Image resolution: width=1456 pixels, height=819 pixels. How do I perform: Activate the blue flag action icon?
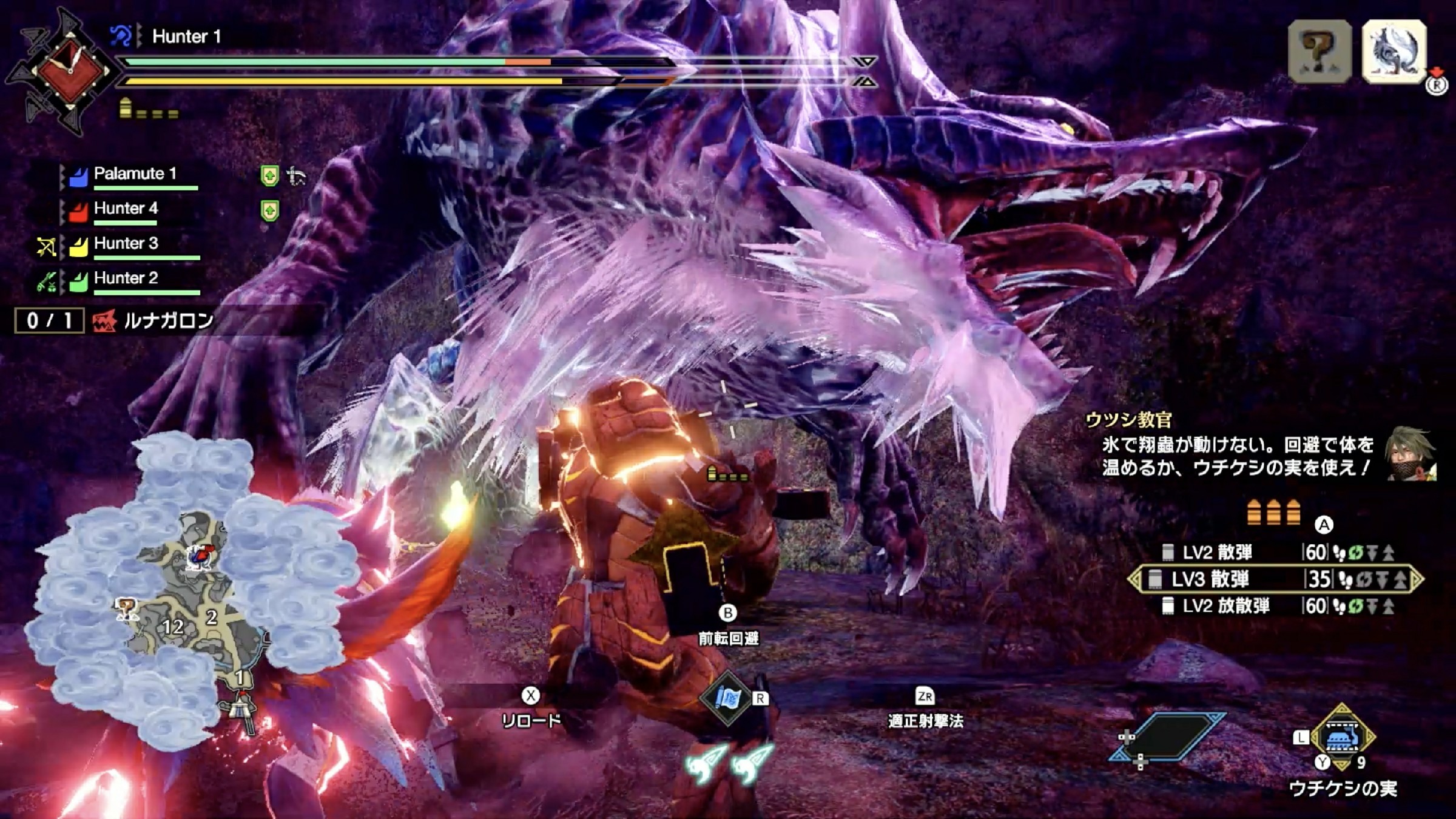pos(727,699)
